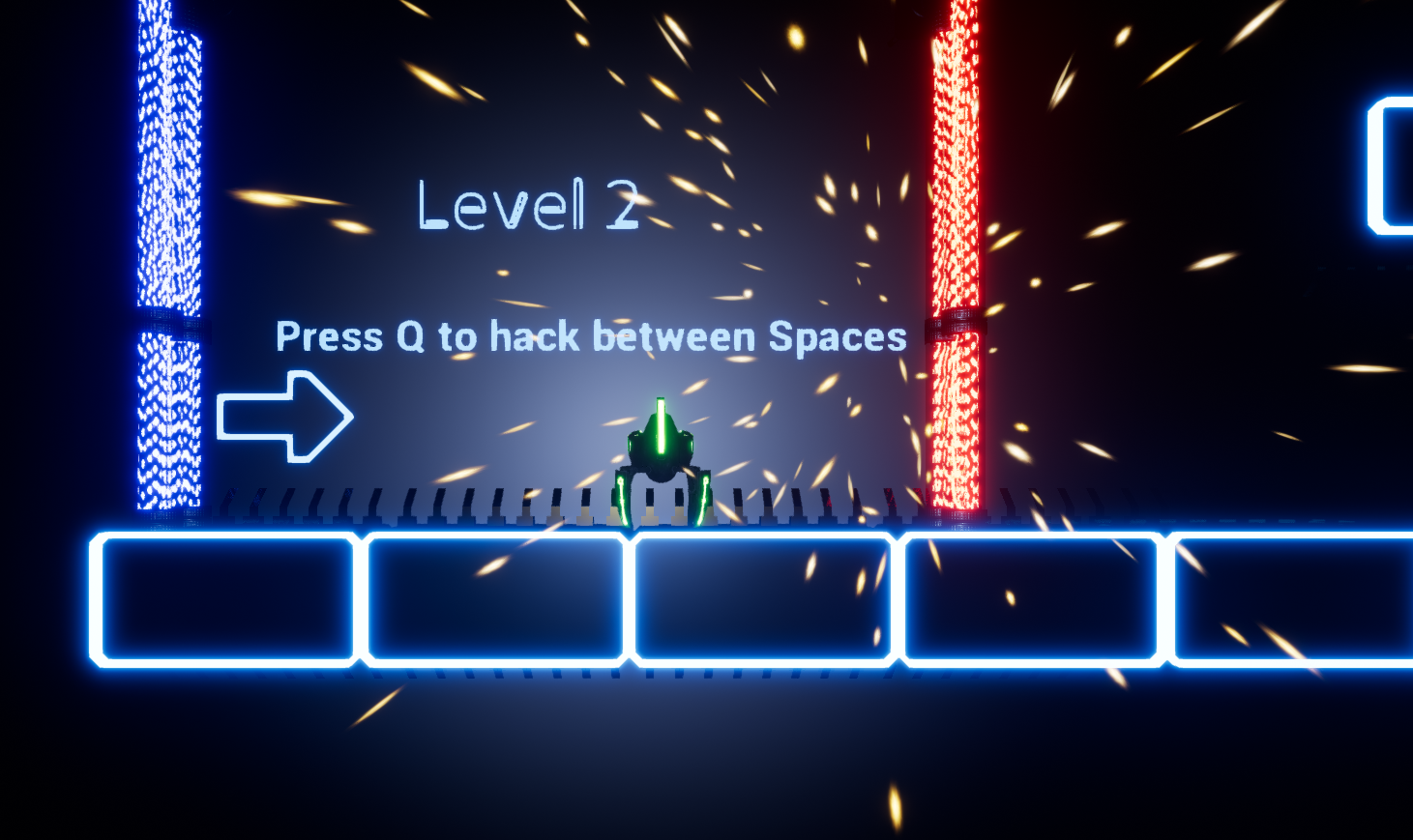The width and height of the screenshot is (1413, 840).
Task: Select the green player ship
Action: tap(661, 454)
